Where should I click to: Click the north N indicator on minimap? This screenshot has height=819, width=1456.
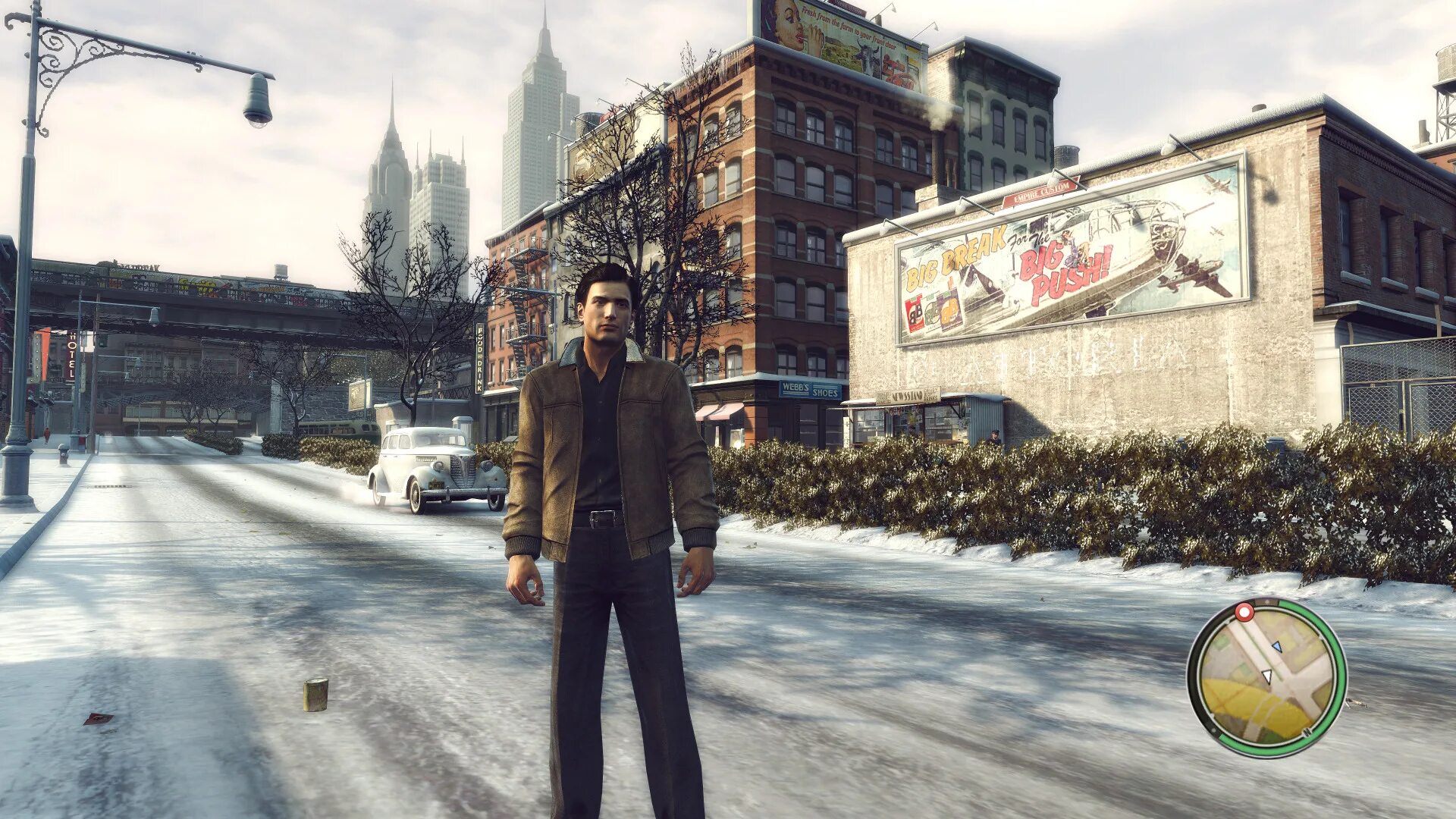coord(1308,732)
